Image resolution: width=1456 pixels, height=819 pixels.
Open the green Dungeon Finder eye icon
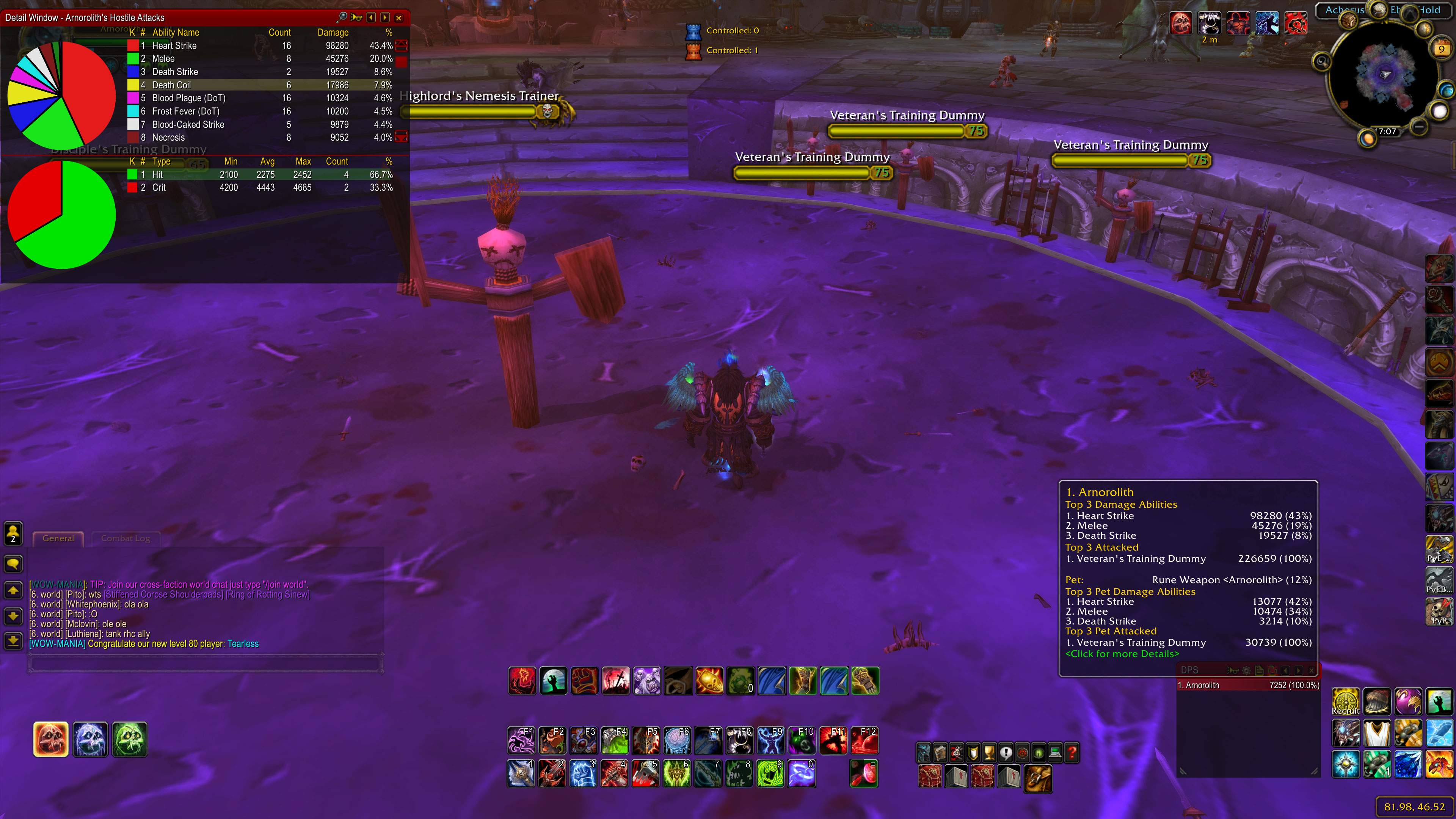[1039, 753]
